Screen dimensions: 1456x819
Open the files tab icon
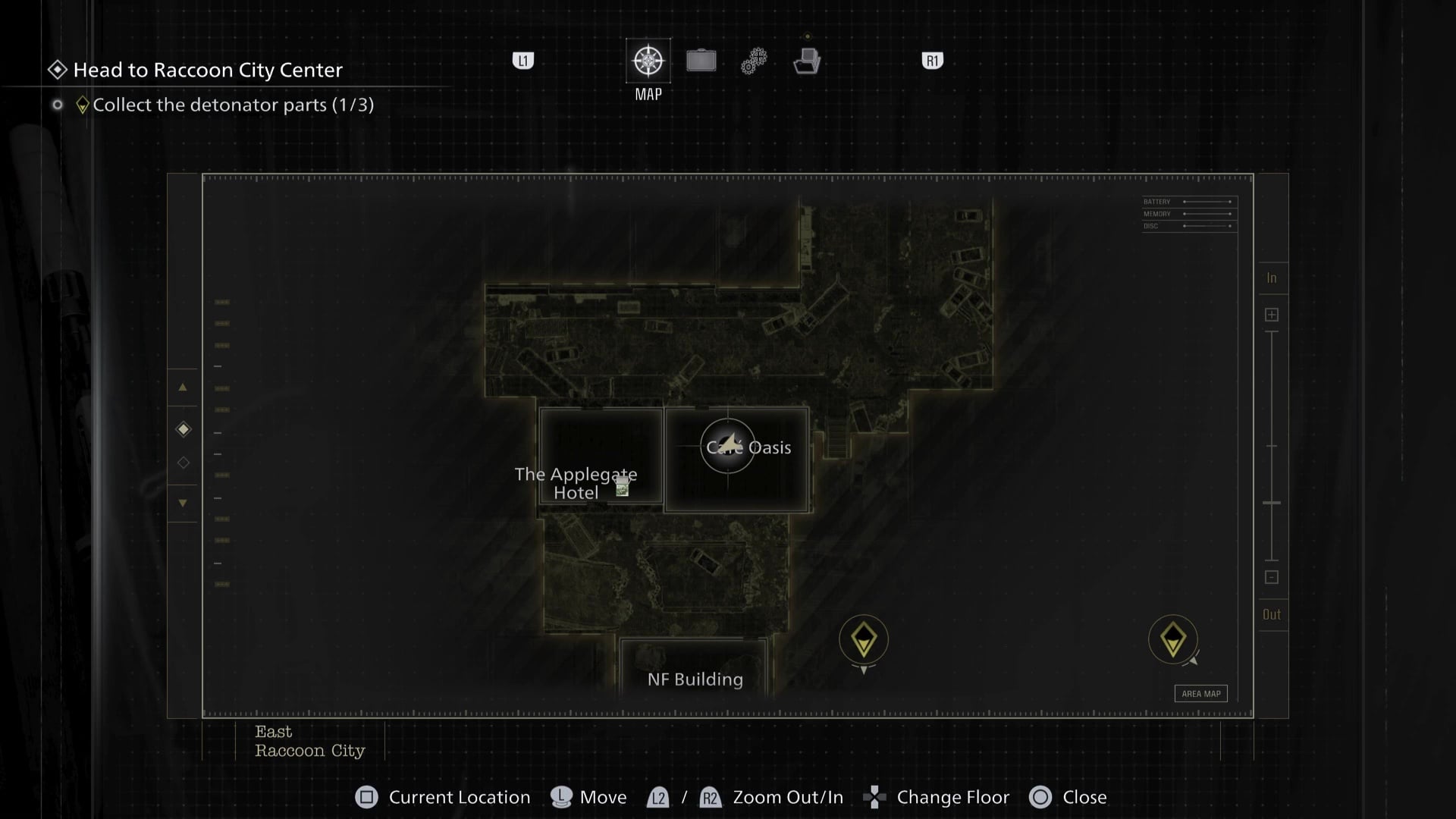tap(807, 61)
